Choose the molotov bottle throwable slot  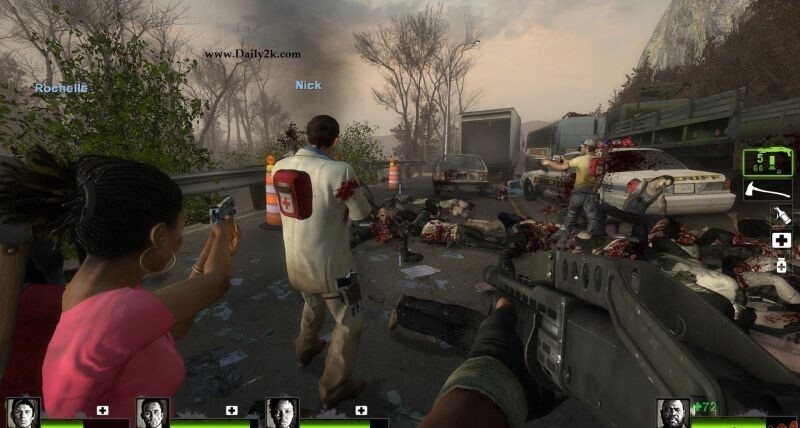[x=780, y=215]
